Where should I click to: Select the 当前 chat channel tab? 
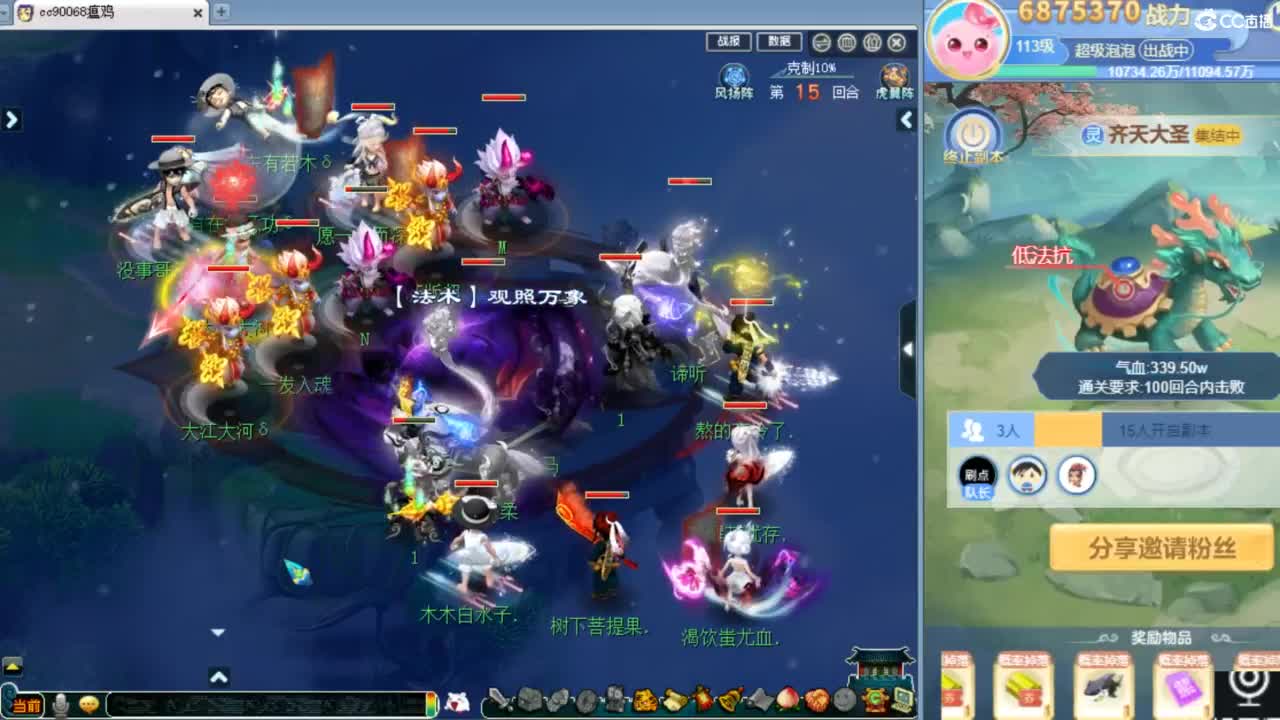pyautogui.click(x=27, y=704)
